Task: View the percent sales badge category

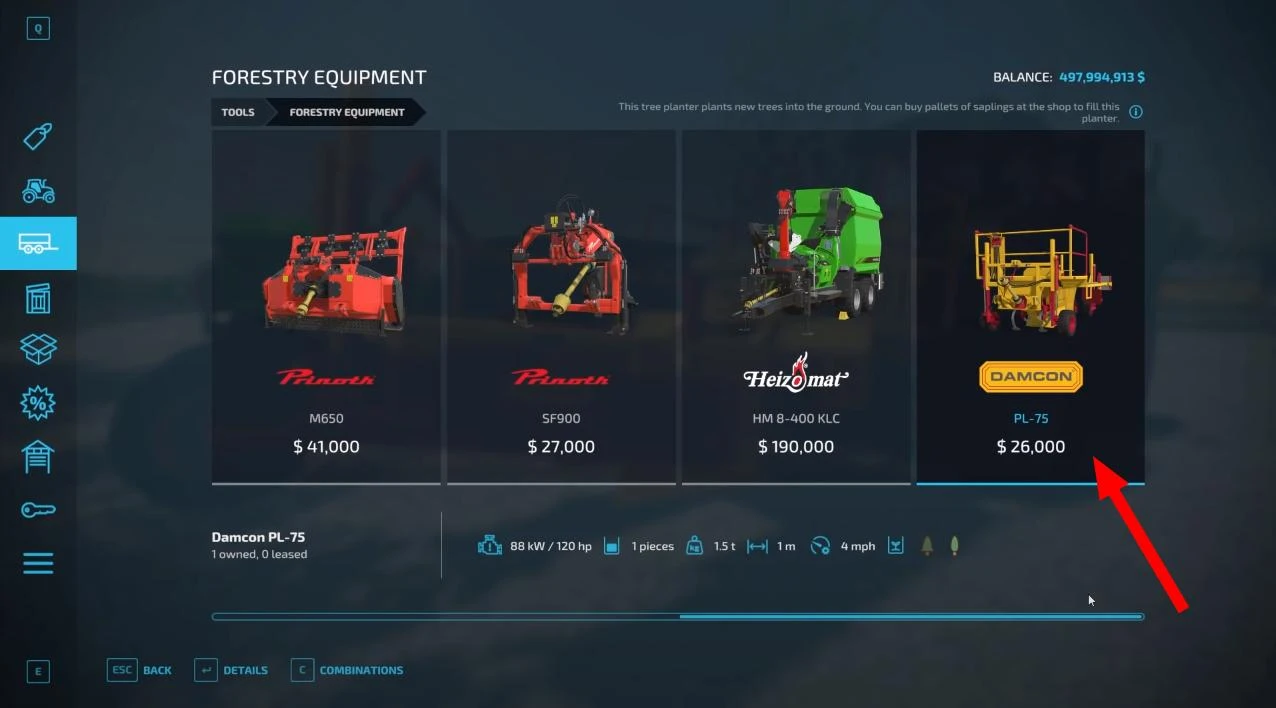Action: 38,403
